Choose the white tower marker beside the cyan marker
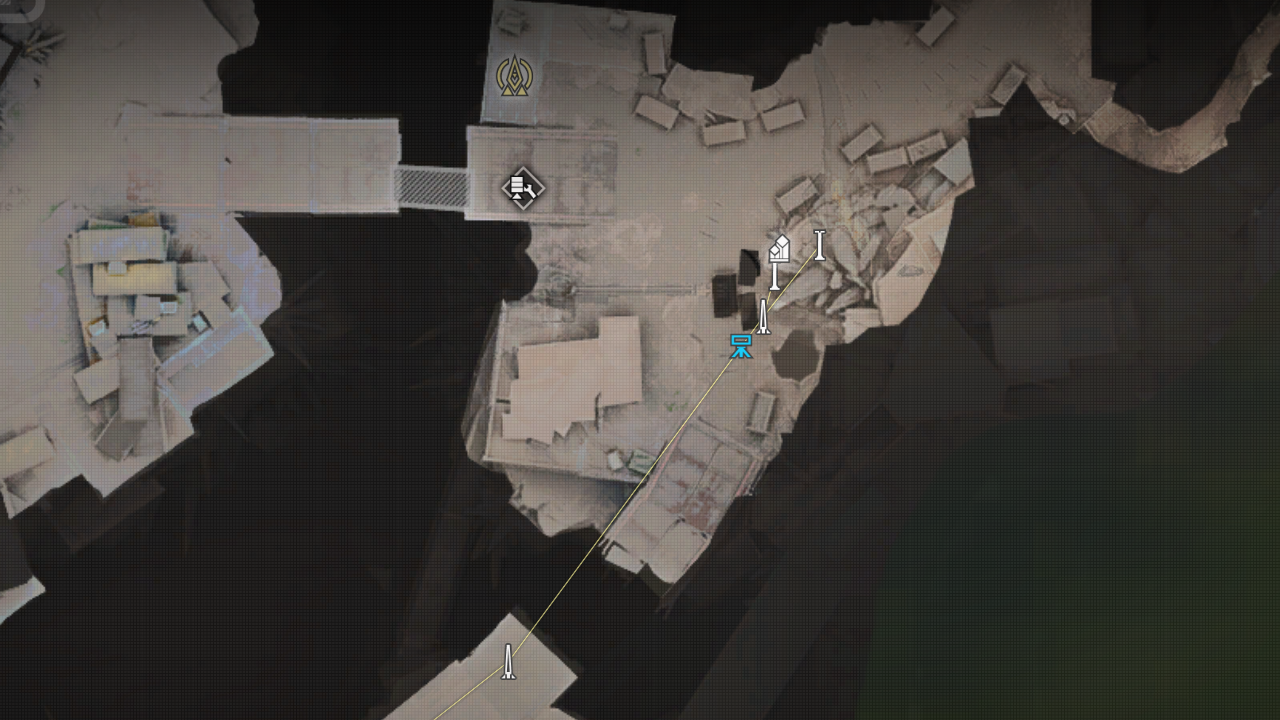 coord(763,317)
